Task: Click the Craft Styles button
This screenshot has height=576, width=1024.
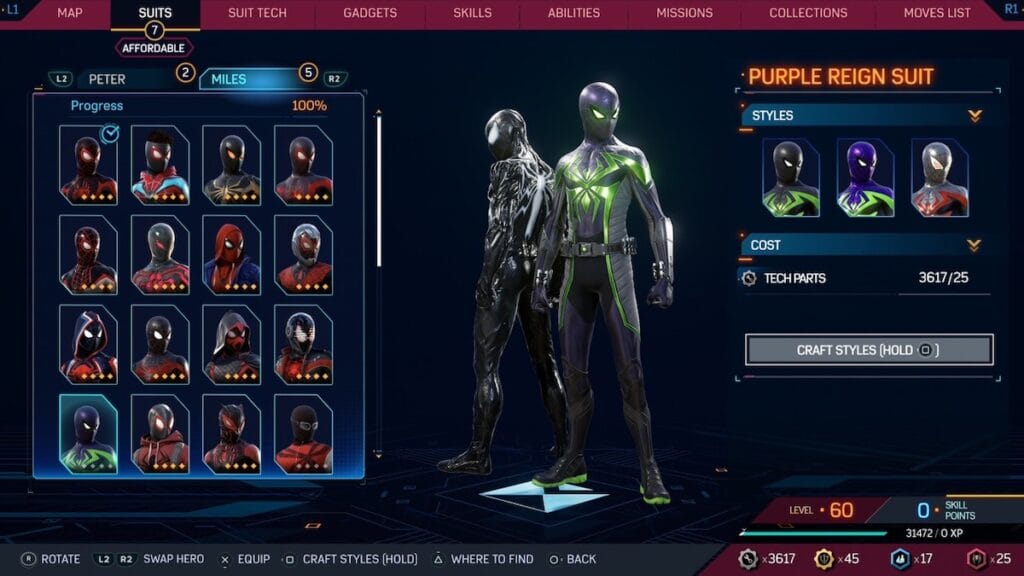Action: 868,350
